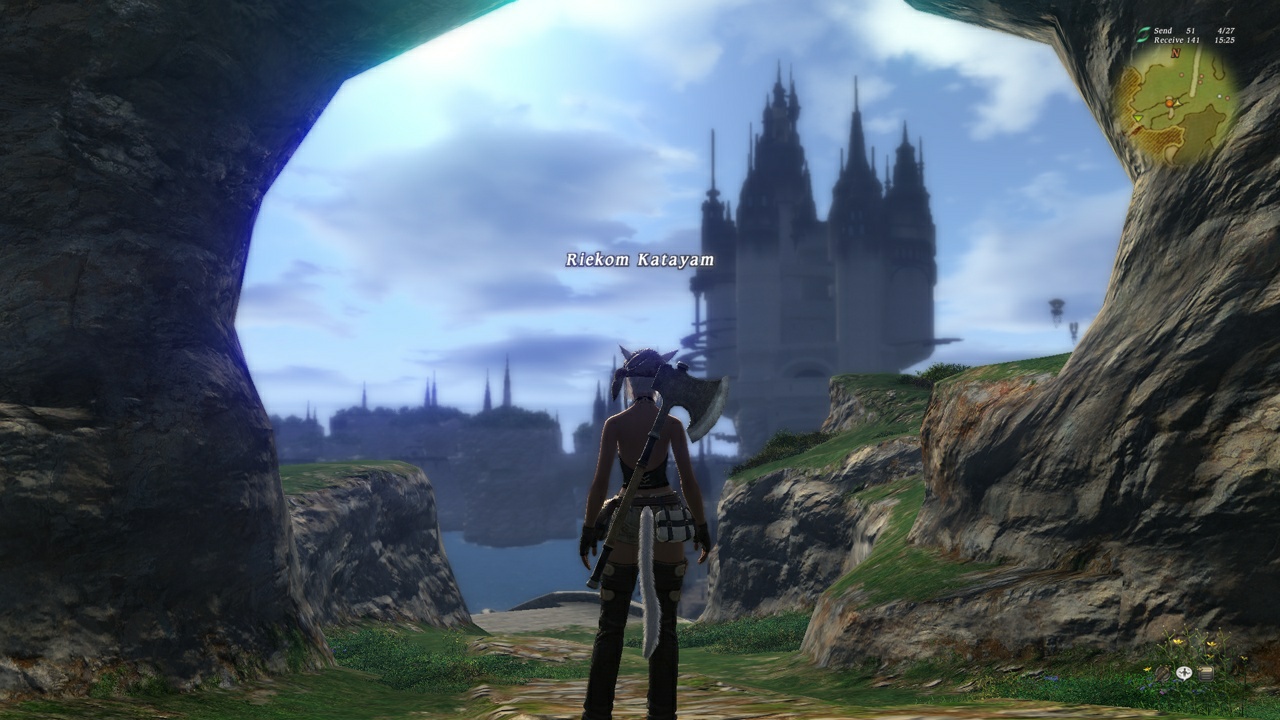
Task: Select the white dot marker on the minimap
Action: click(x=1219, y=96)
